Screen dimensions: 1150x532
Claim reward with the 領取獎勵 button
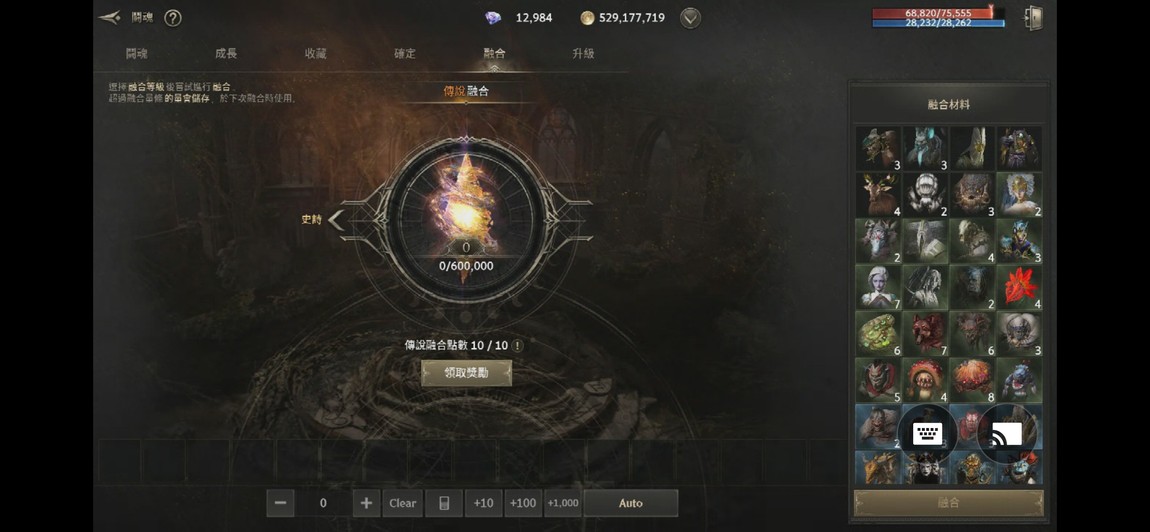tap(466, 373)
